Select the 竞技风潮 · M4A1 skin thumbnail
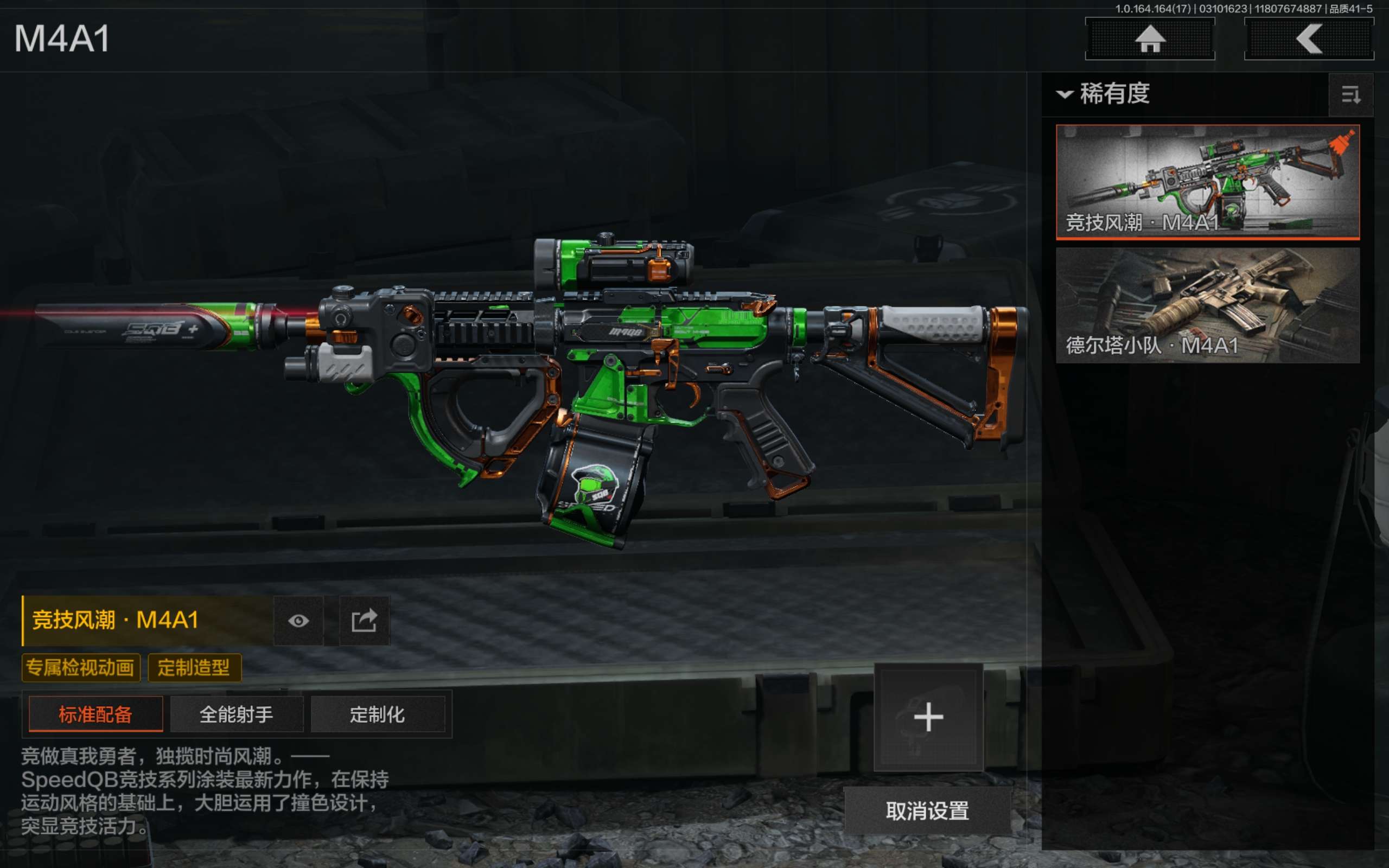 tap(1207, 181)
